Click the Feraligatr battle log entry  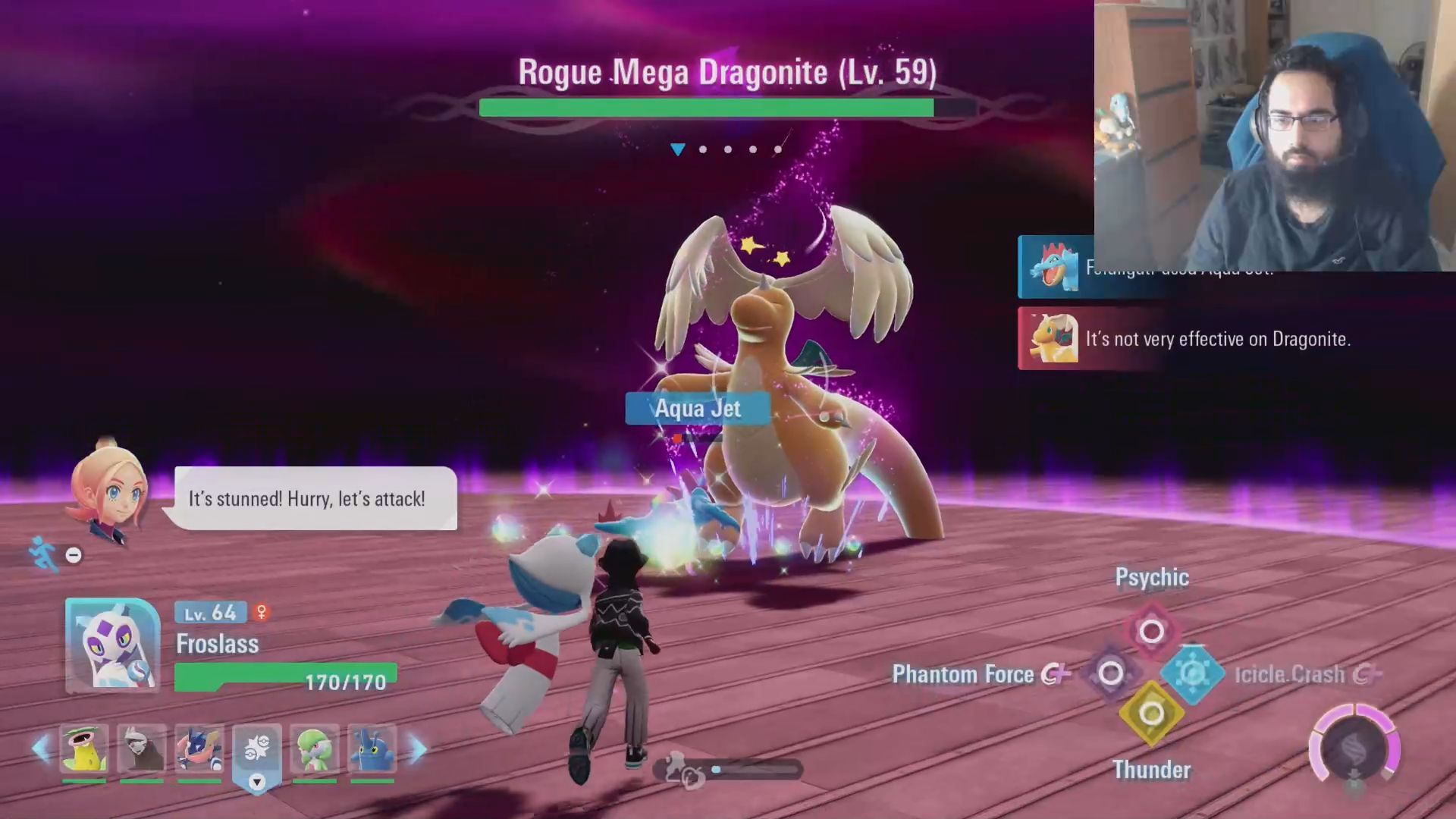1055,267
